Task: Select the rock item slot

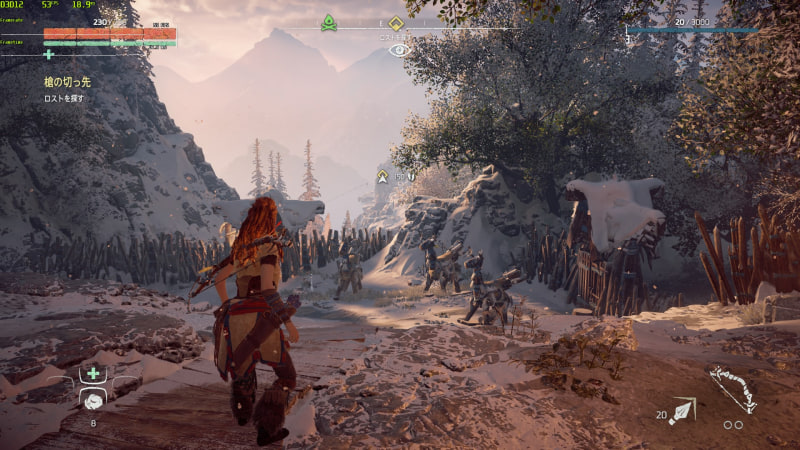Action: point(93,399)
